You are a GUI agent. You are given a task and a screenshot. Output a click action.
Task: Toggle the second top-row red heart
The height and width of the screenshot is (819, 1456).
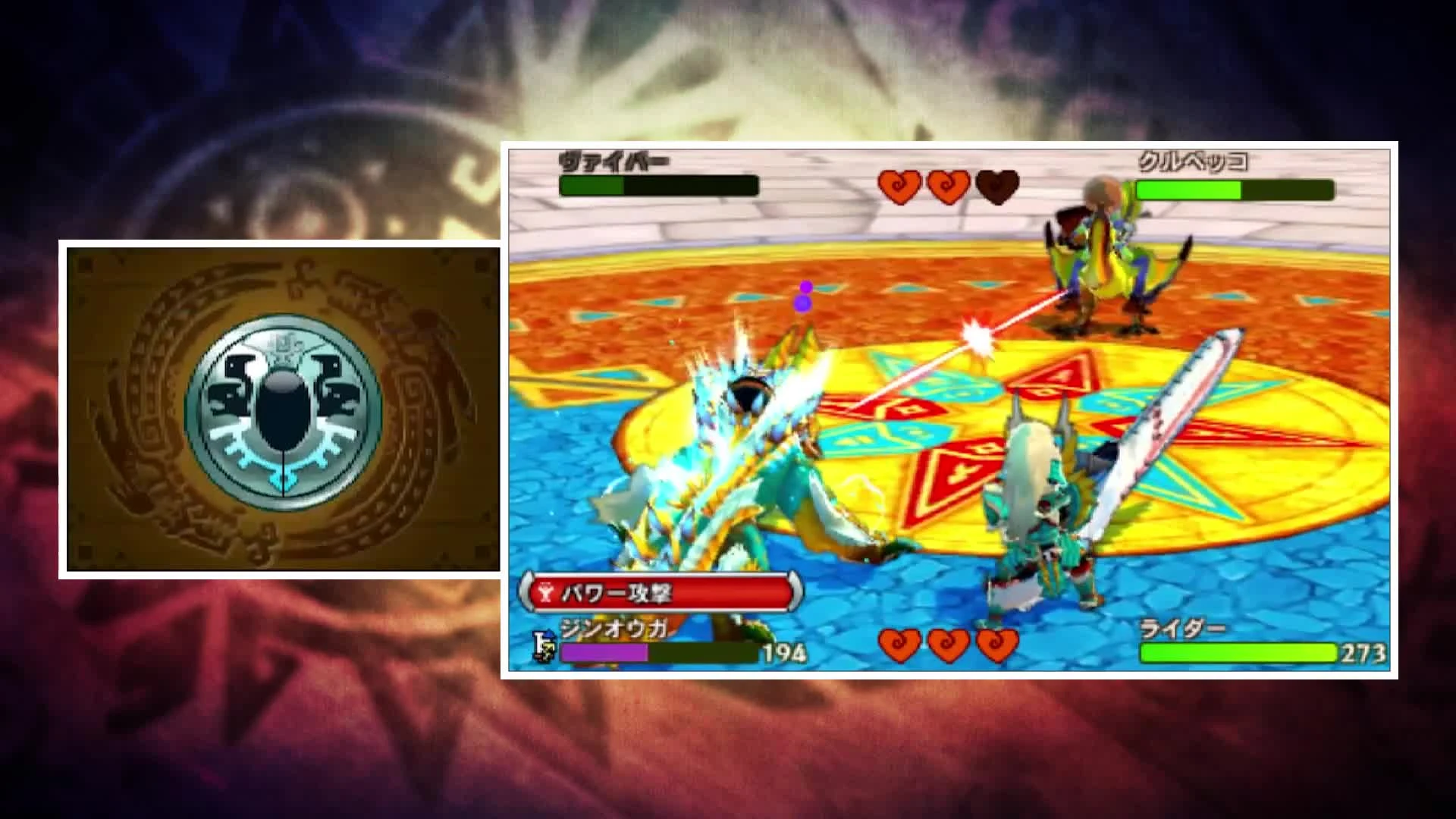tap(946, 186)
